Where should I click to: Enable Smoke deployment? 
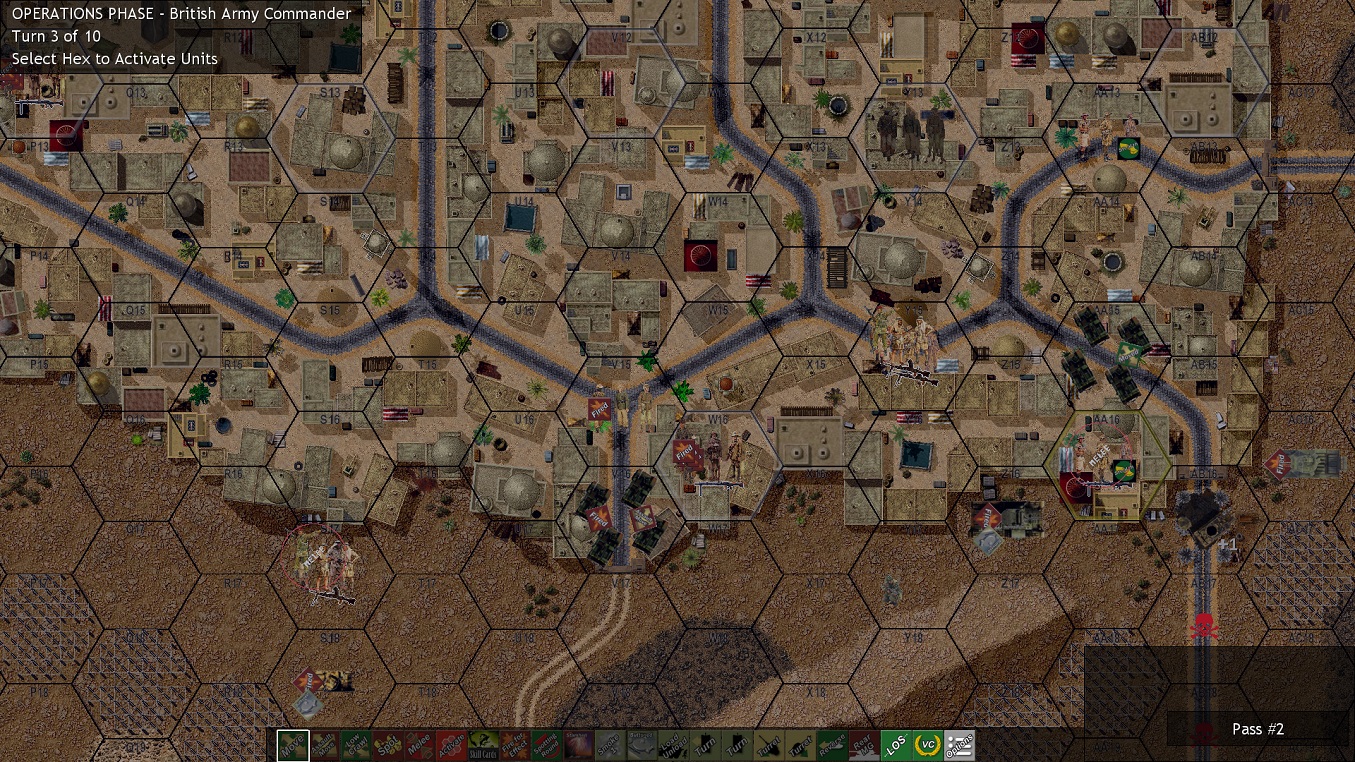point(610,745)
